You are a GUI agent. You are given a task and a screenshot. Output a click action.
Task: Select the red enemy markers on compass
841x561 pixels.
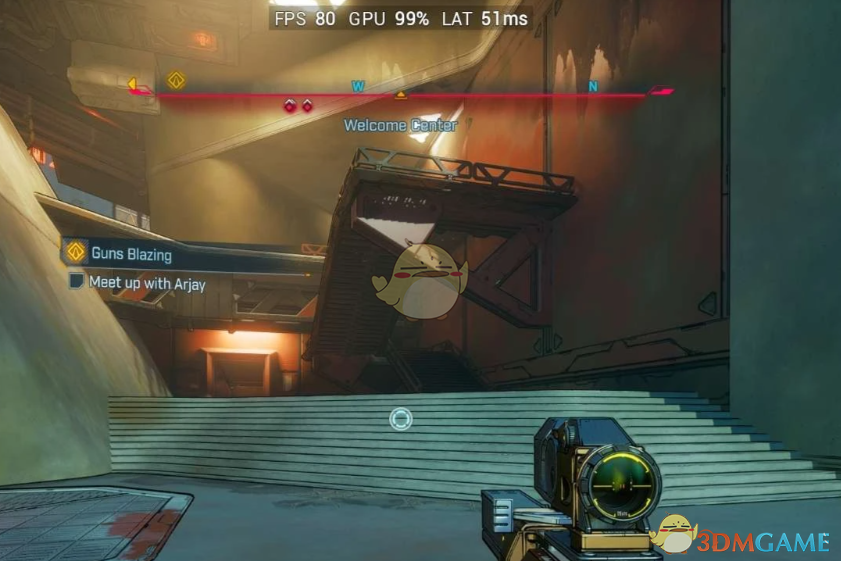298,105
